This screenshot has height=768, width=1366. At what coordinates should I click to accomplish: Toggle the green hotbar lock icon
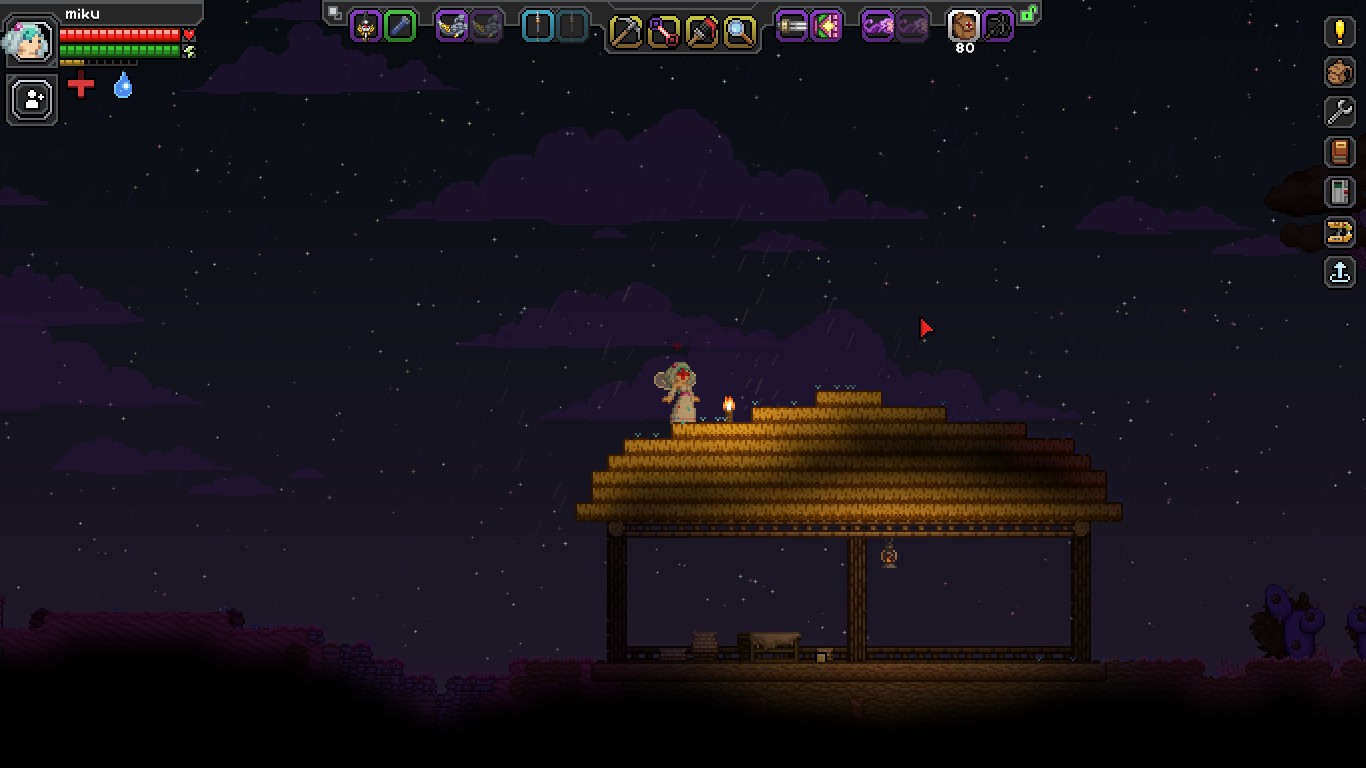[x=1028, y=13]
